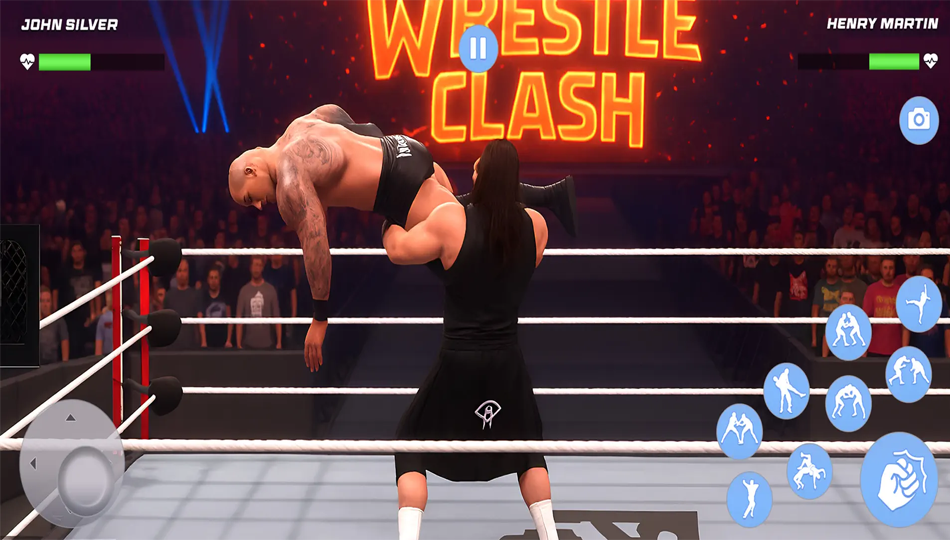Throw a punch with the large fist button
Screen dimensions: 950x540
[x=899, y=480]
